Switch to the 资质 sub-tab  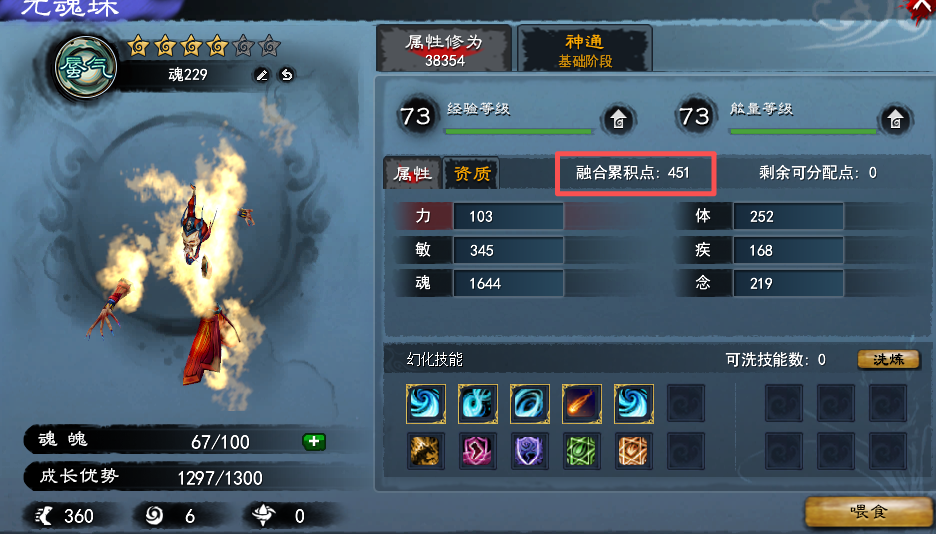[x=472, y=174]
